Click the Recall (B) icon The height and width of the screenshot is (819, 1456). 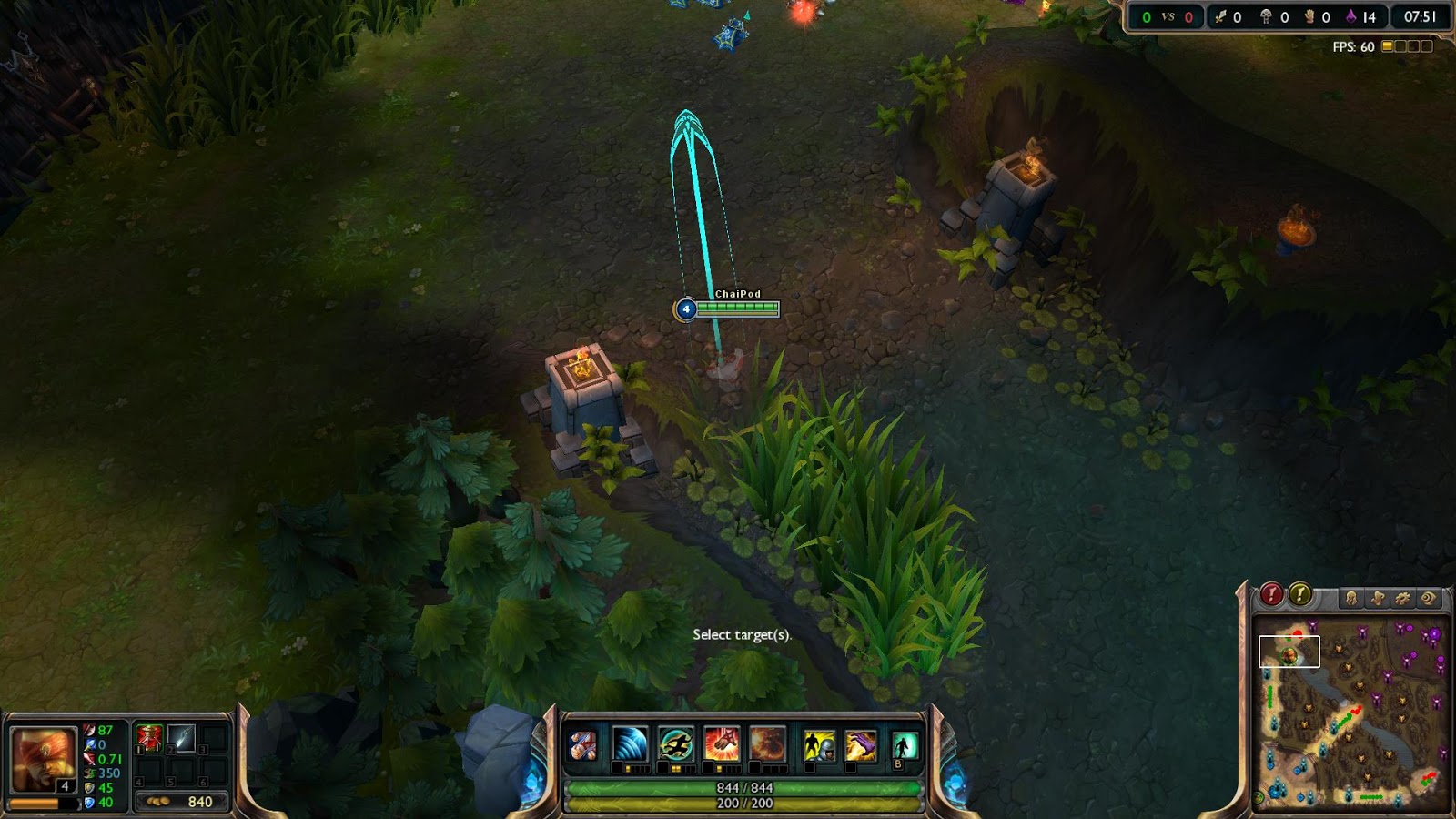tap(903, 744)
